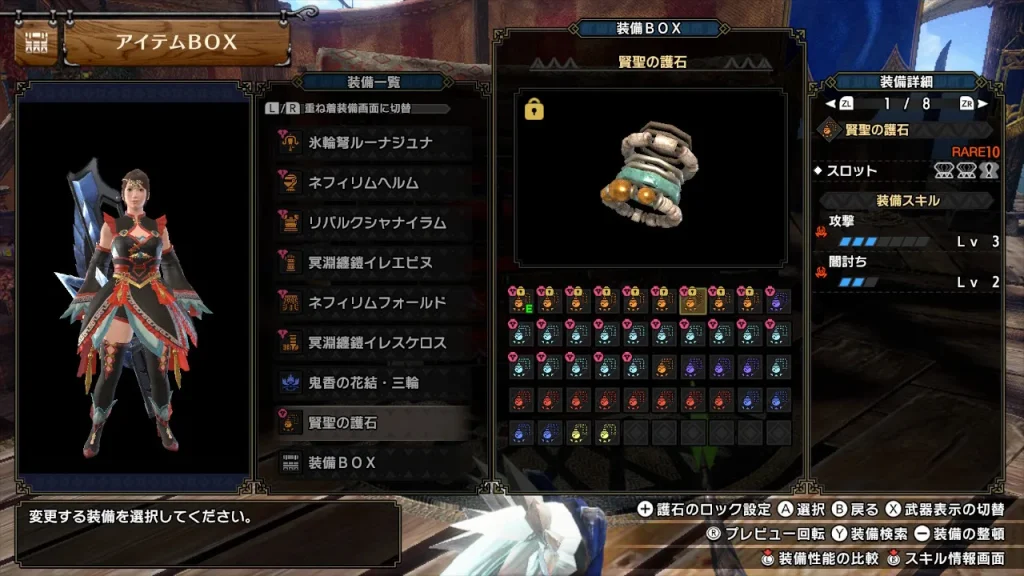Image resolution: width=1024 pixels, height=576 pixels.
Task: Click the 攻撃 skill row
Action: 908,231
